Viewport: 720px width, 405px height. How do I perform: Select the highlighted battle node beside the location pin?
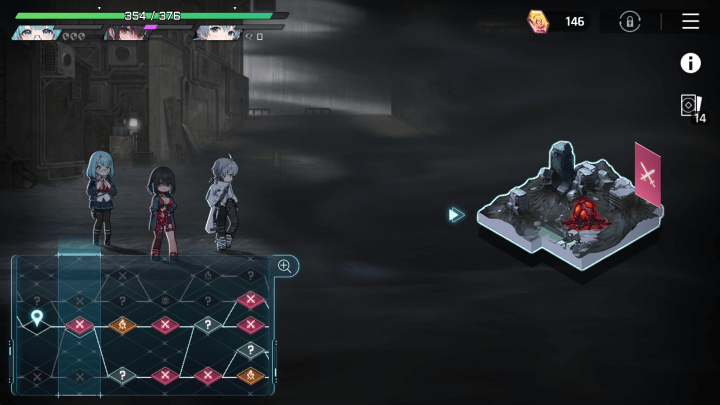click(x=79, y=324)
